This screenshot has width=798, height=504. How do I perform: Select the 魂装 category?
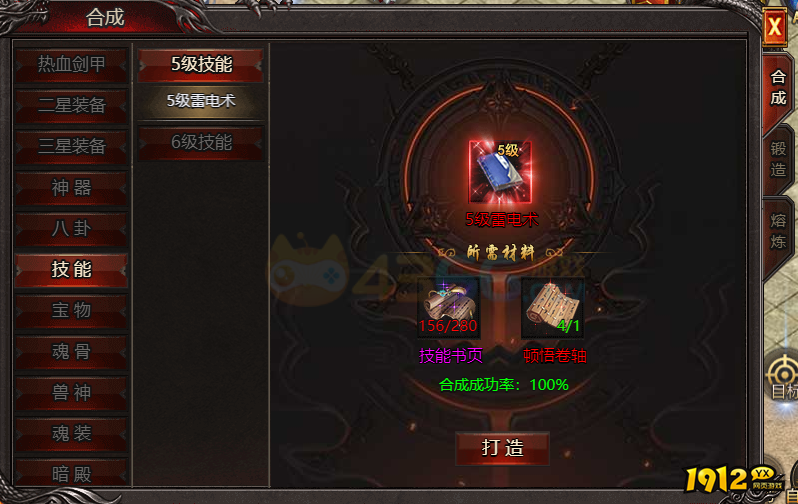tap(71, 433)
